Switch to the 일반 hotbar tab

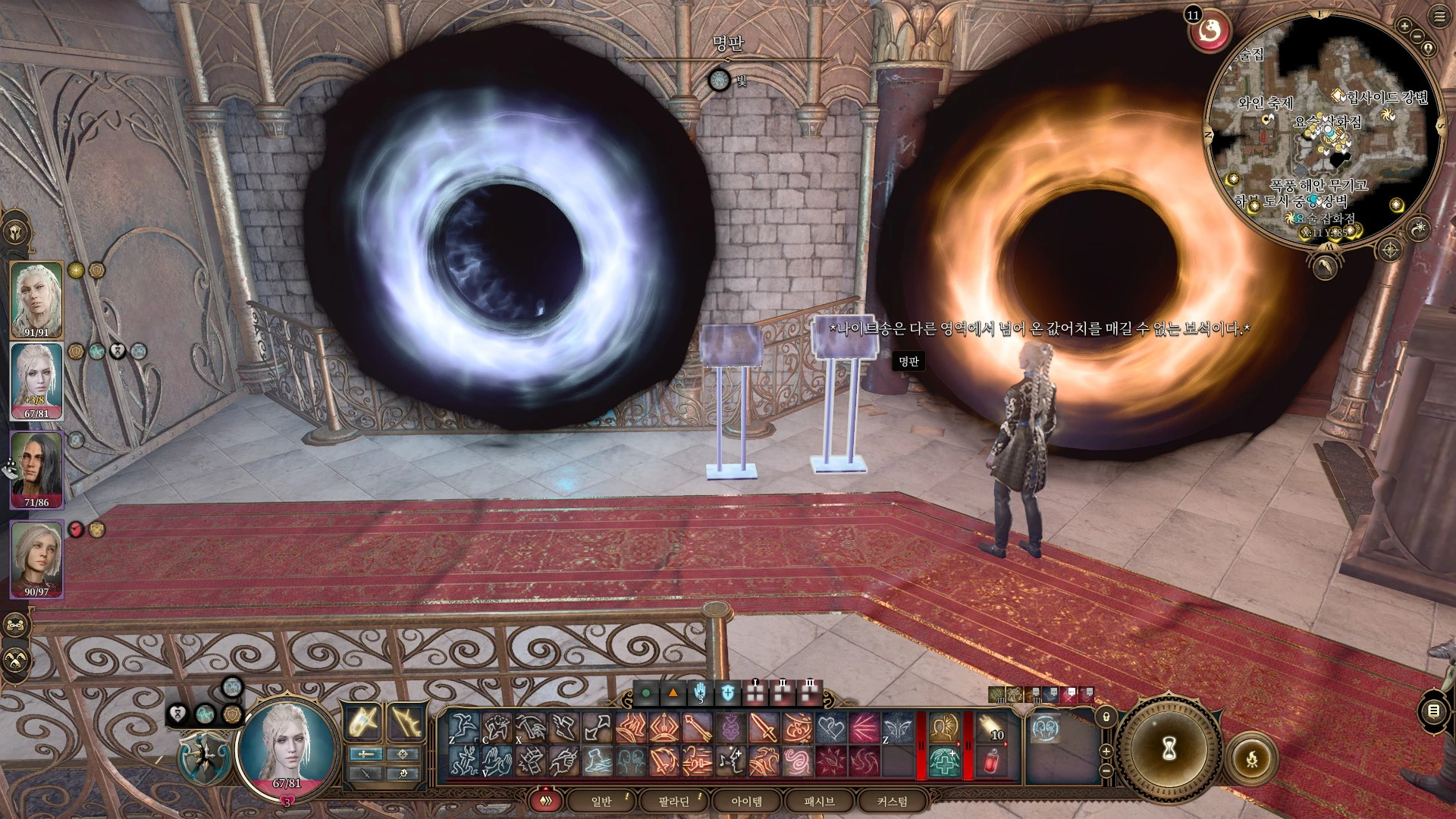click(x=601, y=802)
